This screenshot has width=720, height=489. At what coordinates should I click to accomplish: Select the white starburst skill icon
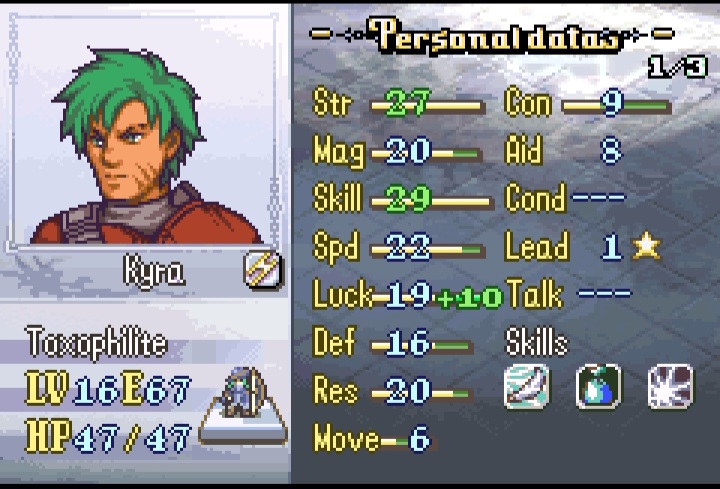tap(670, 386)
